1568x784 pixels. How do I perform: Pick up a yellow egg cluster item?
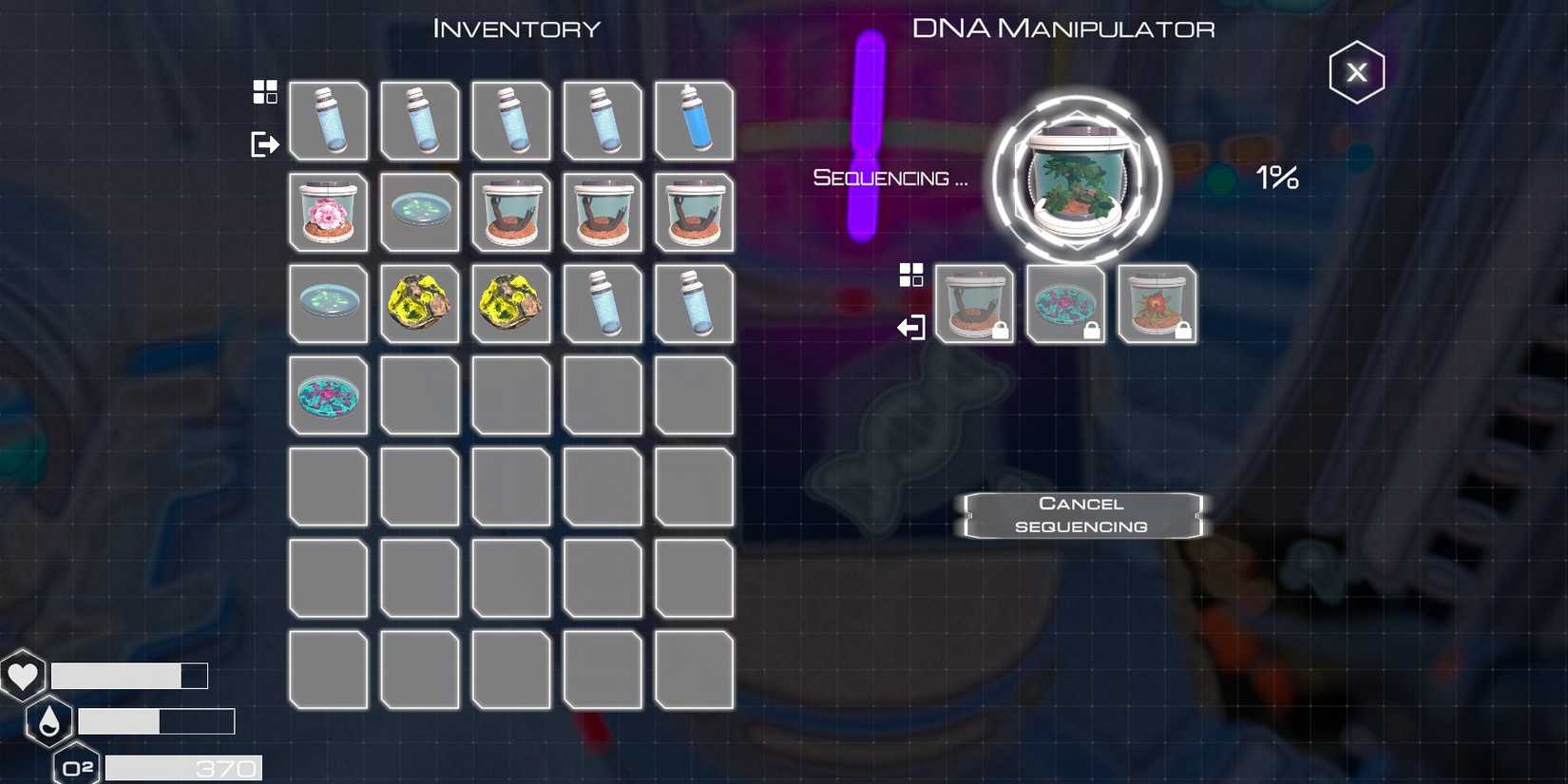point(420,304)
